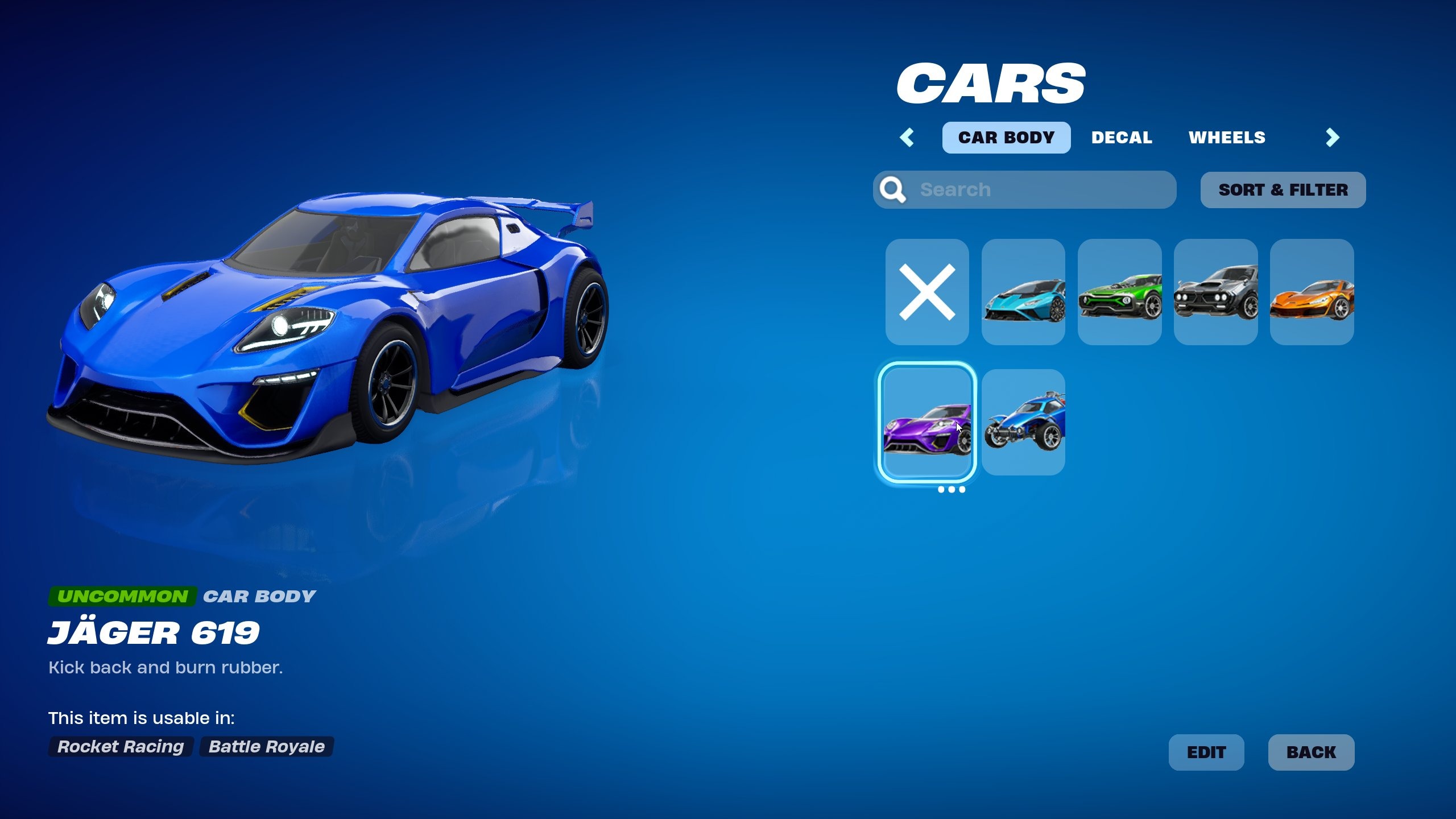Select the orange supercar body
Image resolution: width=1456 pixels, height=819 pixels.
click(1312, 292)
